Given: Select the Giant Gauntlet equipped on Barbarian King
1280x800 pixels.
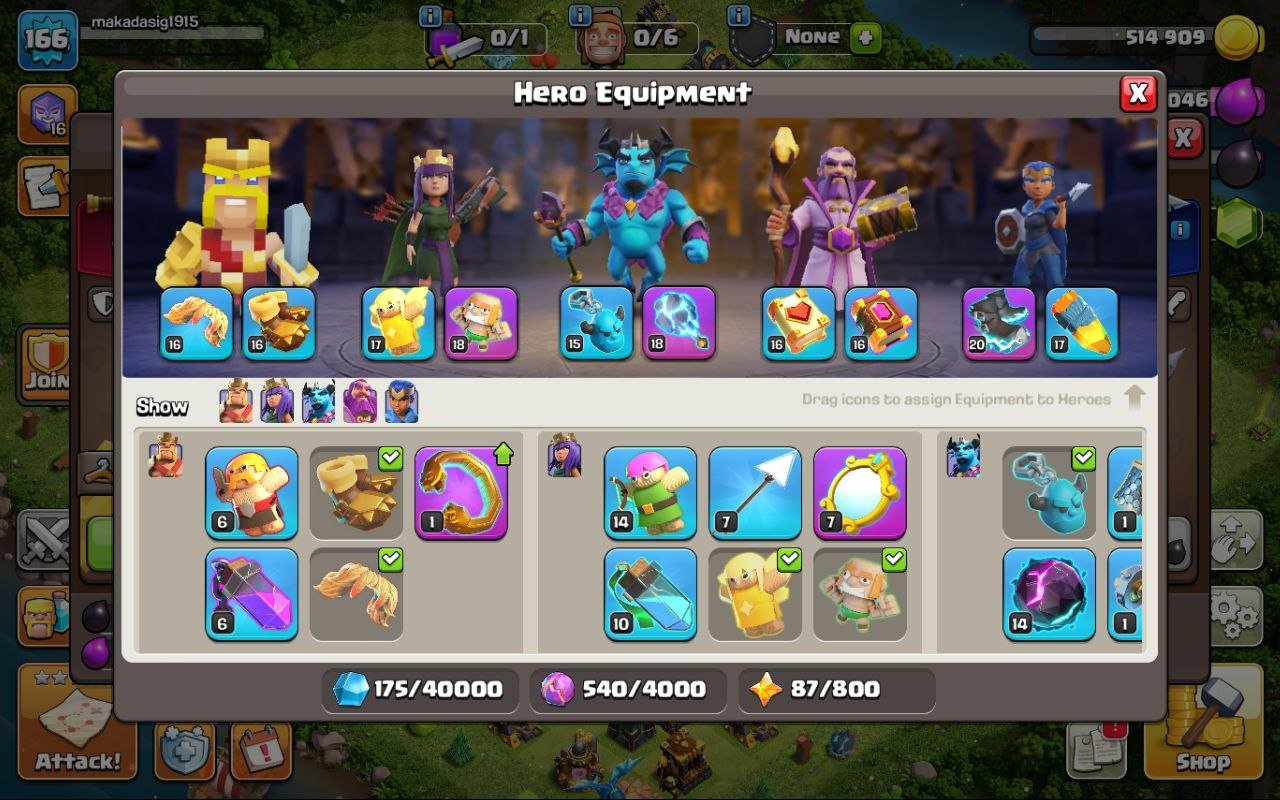Looking at the screenshot, I should coord(279,325).
